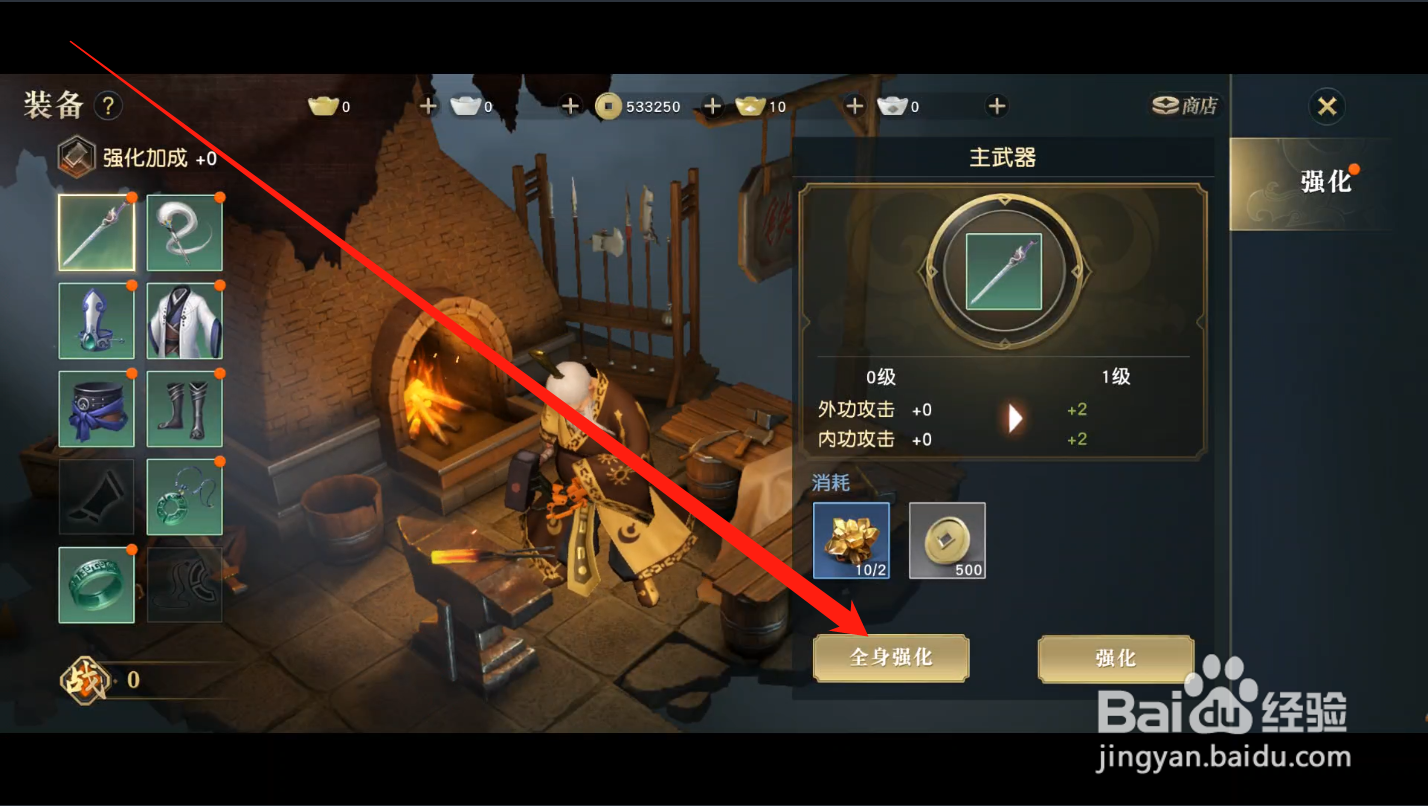Open the help panel via question mark
The image size is (1428, 806).
108,105
